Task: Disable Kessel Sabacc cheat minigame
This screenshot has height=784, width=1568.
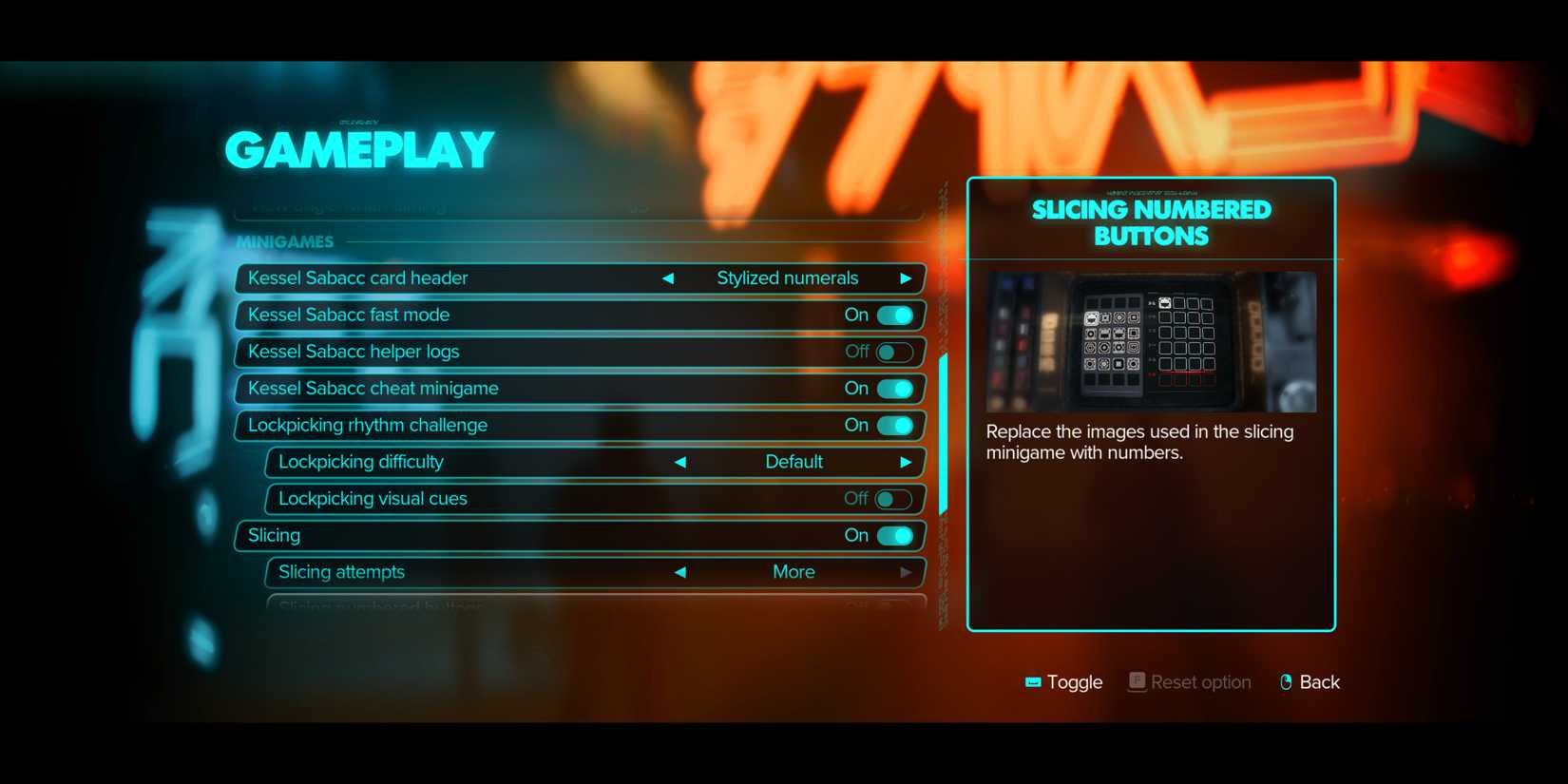Action: tap(893, 388)
